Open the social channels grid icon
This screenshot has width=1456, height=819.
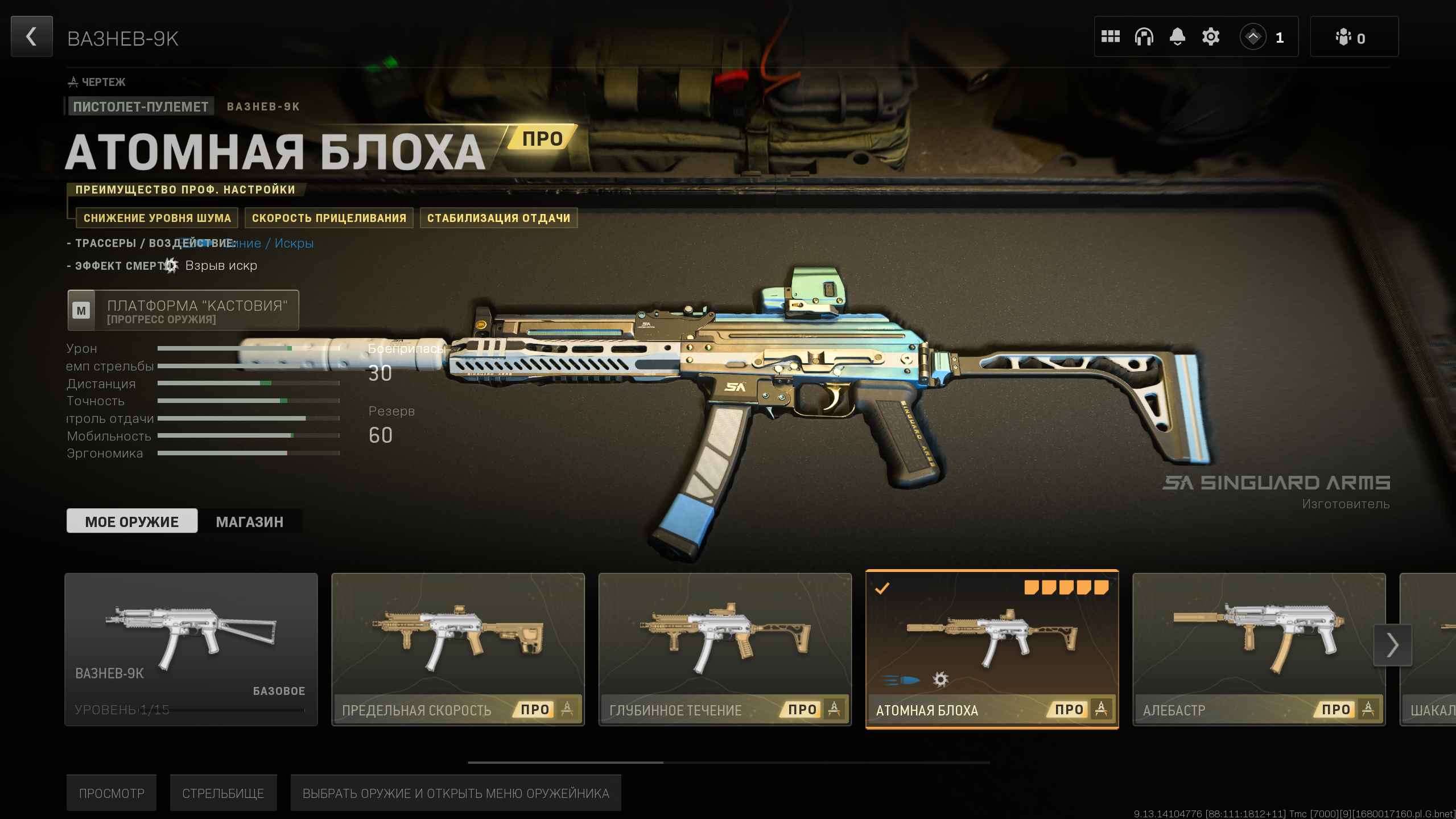pos(1111,36)
